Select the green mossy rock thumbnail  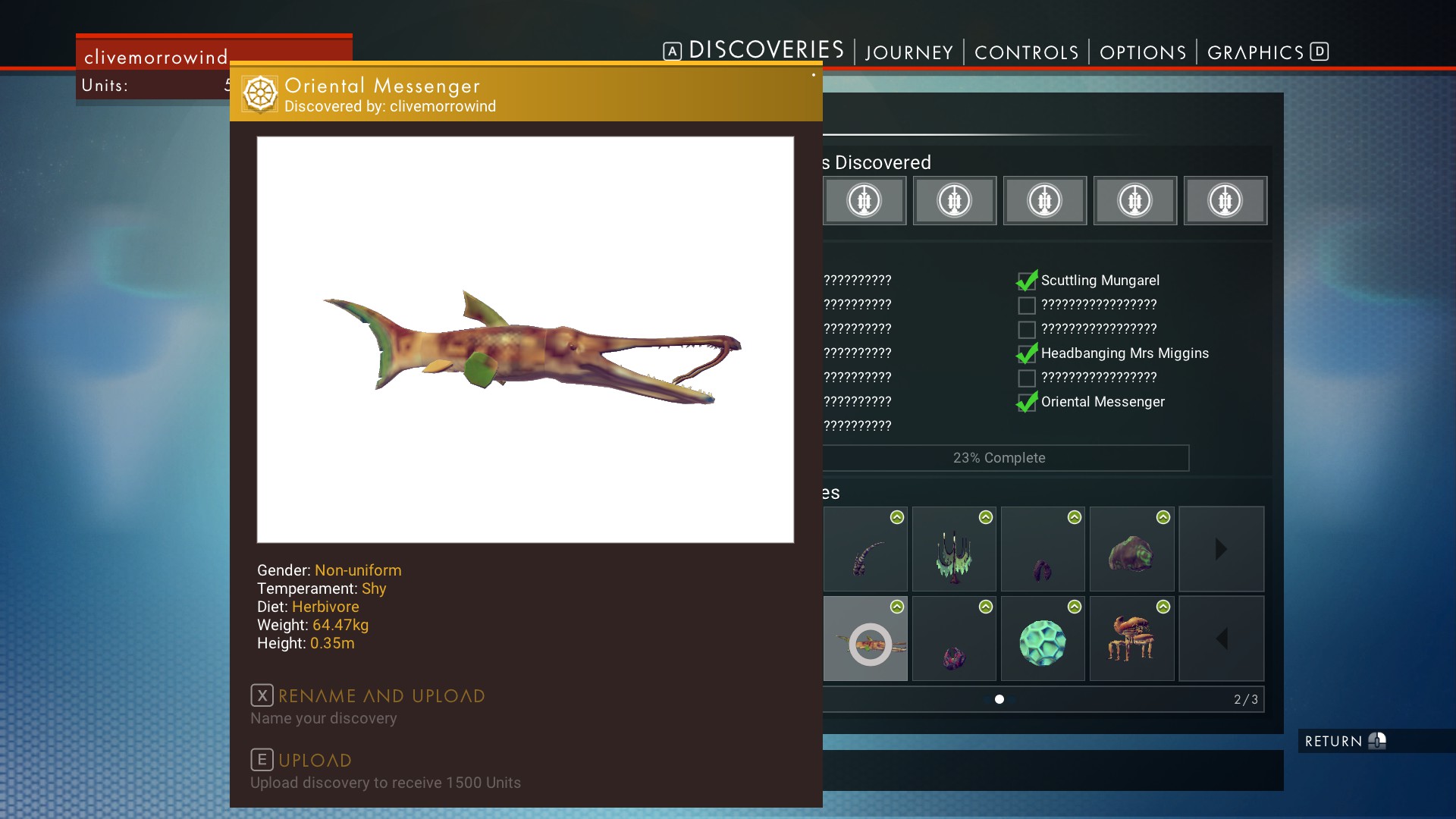click(x=1131, y=553)
